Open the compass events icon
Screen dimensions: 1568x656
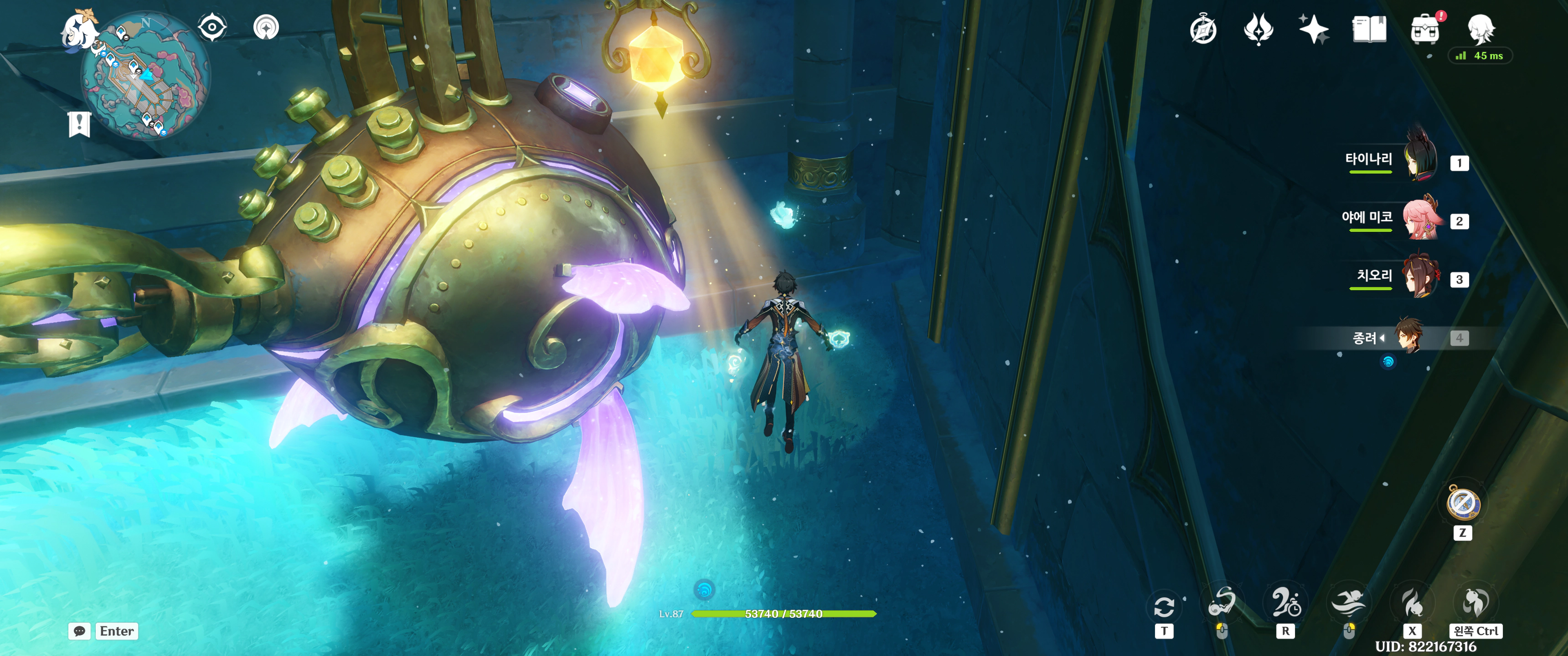[x=1203, y=29]
